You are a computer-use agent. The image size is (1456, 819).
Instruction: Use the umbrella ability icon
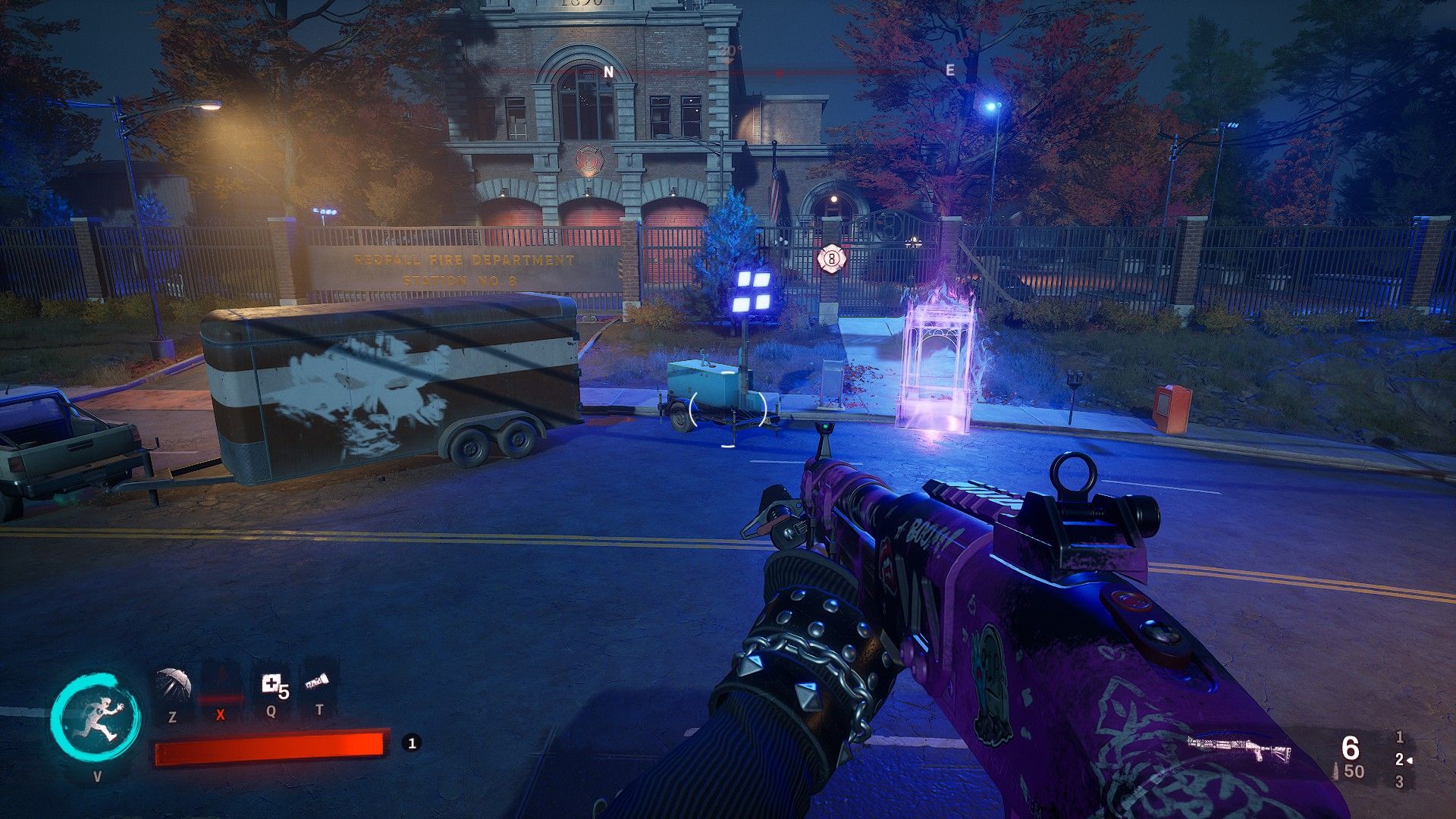[x=172, y=683]
